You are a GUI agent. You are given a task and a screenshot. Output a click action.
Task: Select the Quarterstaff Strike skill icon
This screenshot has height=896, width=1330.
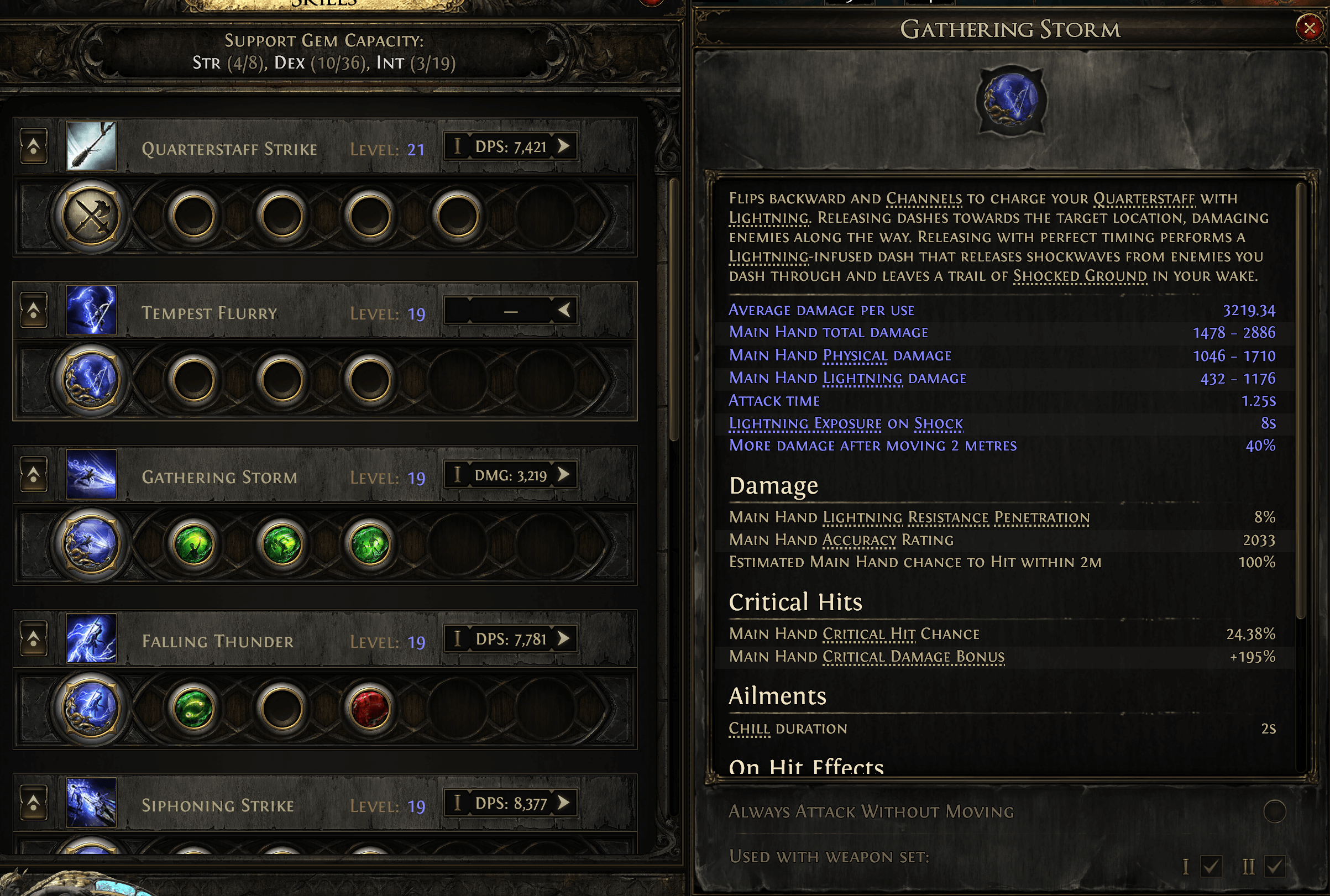point(91,146)
